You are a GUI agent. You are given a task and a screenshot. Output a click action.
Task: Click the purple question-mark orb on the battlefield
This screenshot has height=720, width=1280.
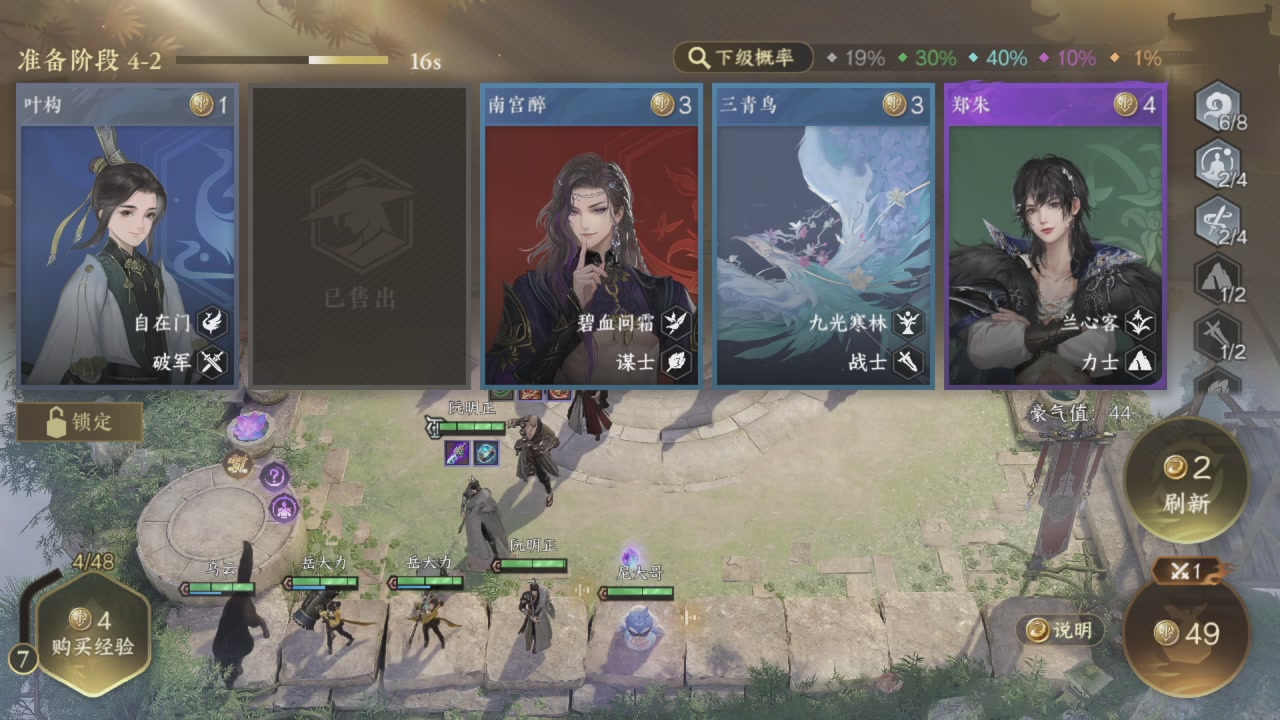click(274, 476)
